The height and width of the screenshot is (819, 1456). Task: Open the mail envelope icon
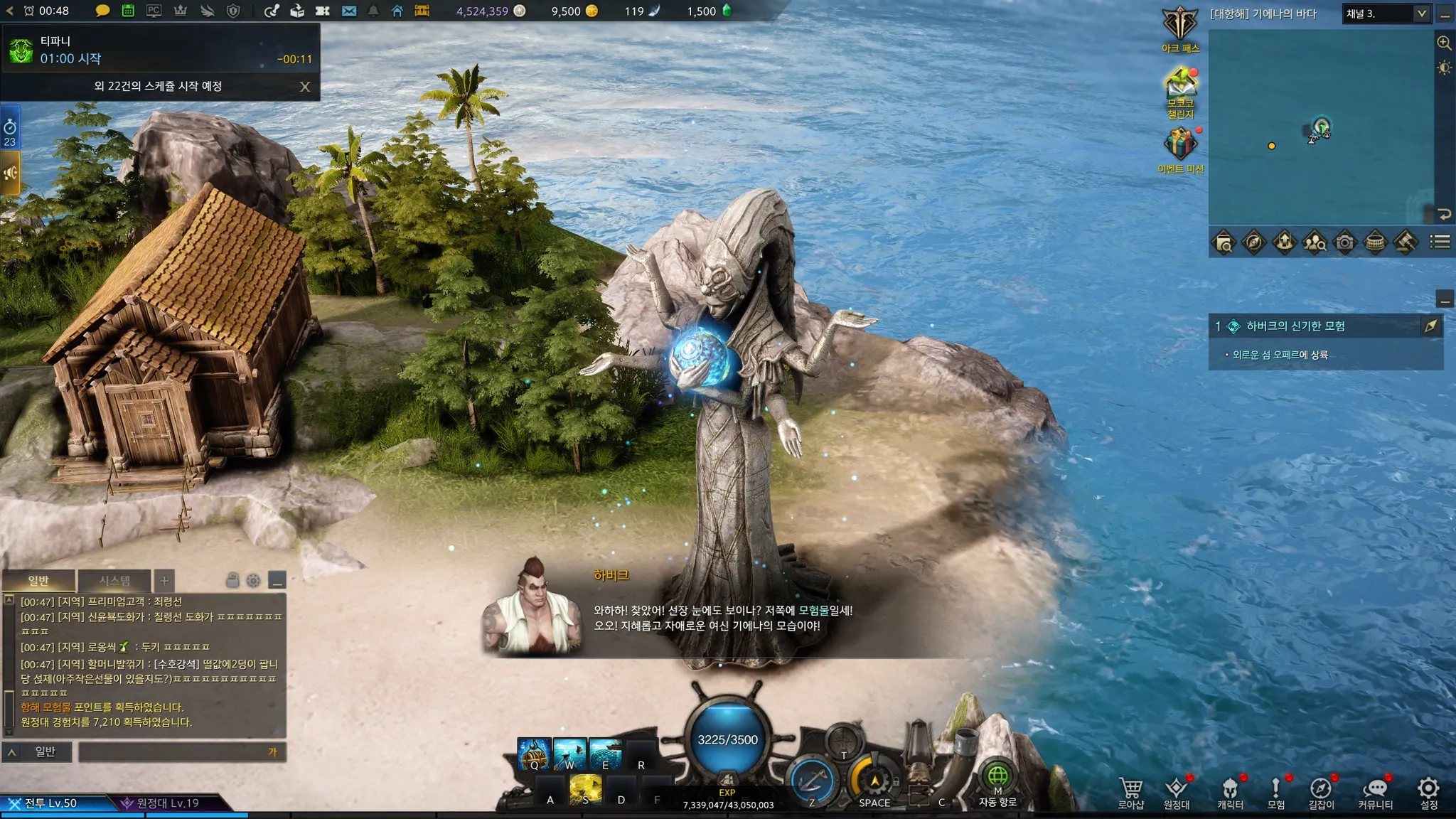coord(349,11)
